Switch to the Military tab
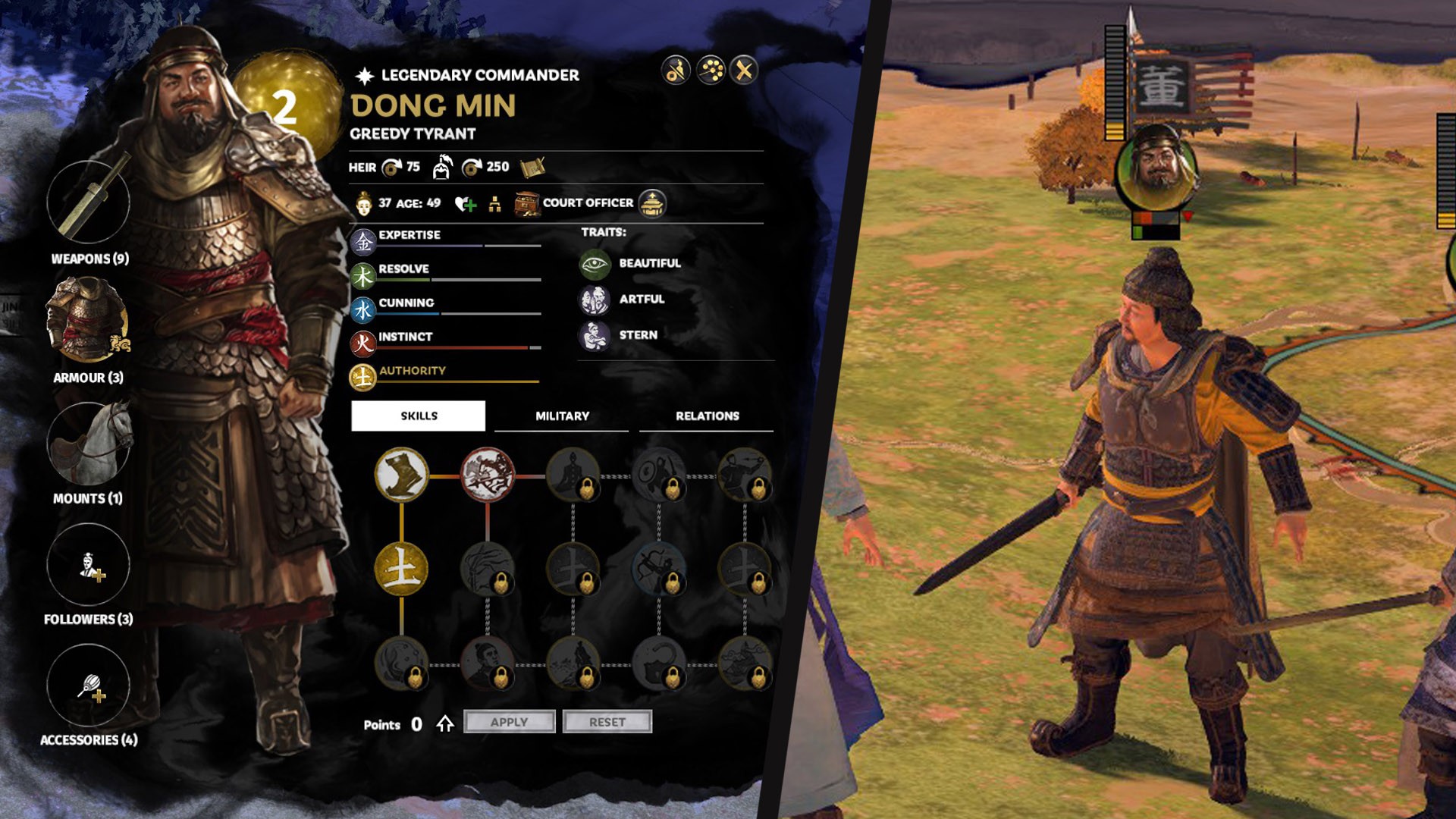1456x819 pixels. [x=562, y=416]
